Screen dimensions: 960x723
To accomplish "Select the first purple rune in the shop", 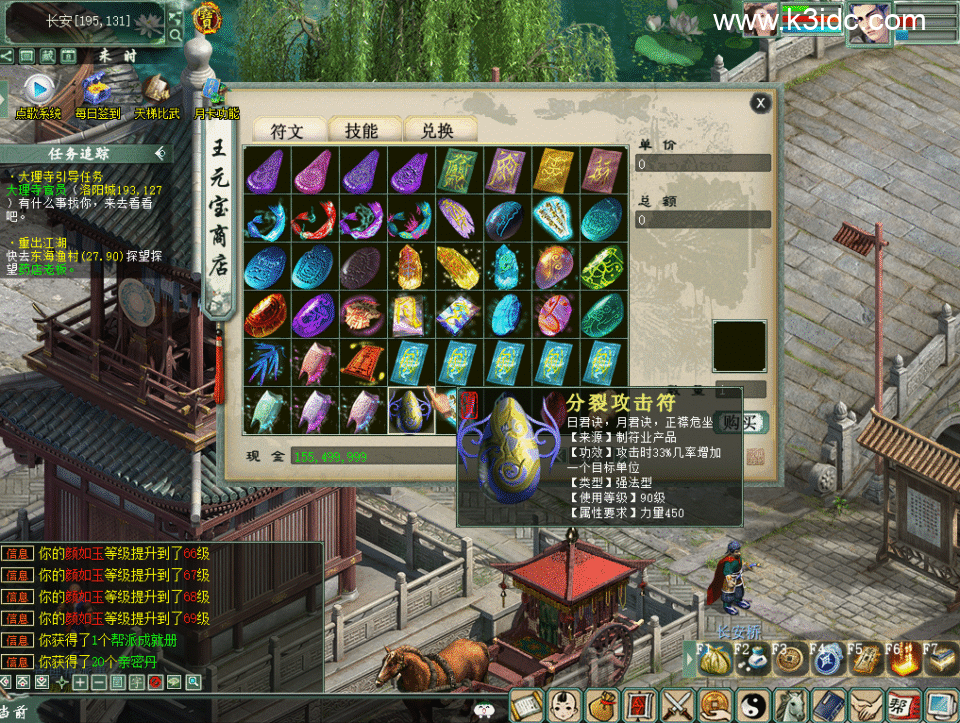I will point(266,170).
